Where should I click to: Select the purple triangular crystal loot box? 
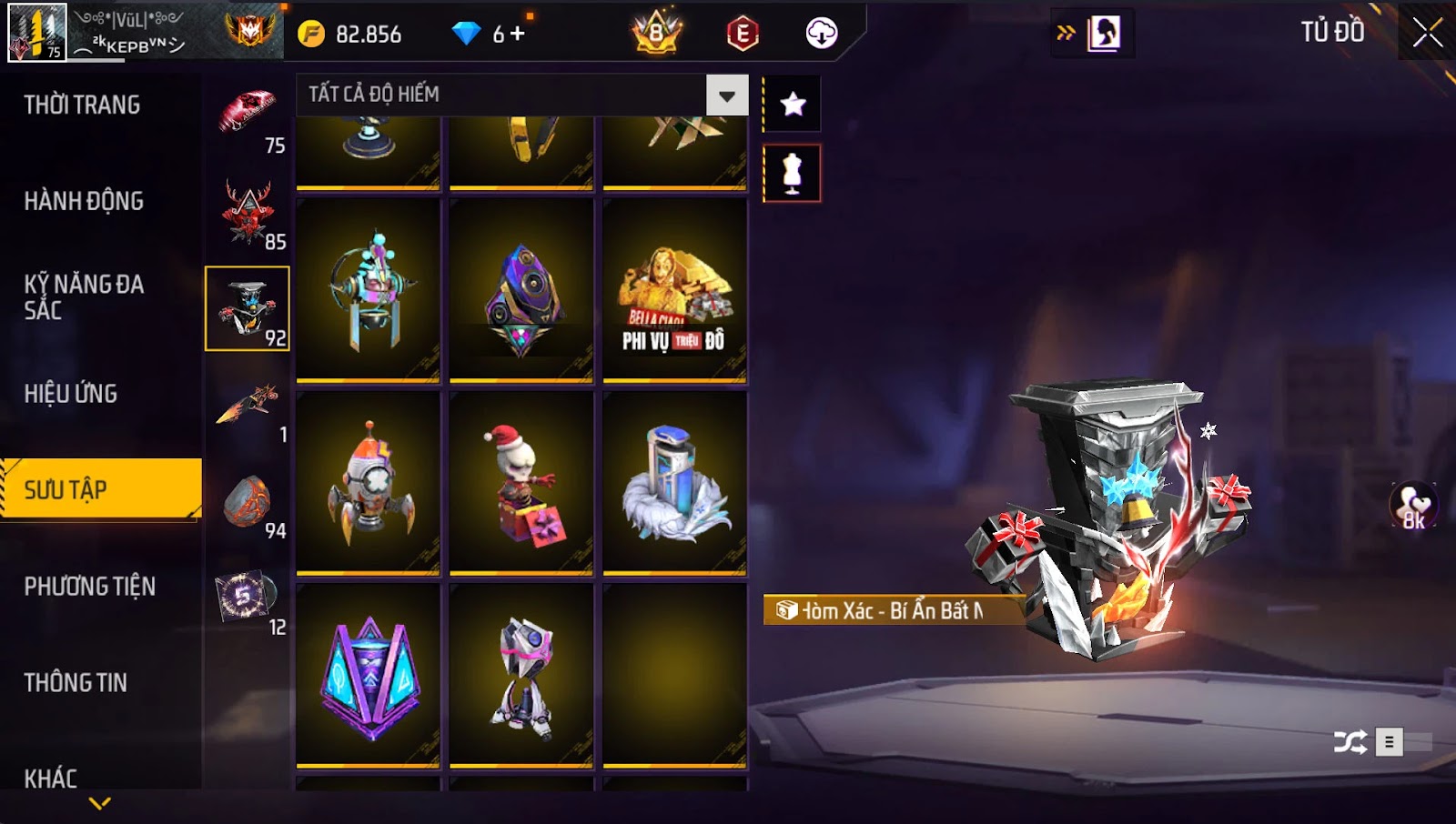(369, 676)
